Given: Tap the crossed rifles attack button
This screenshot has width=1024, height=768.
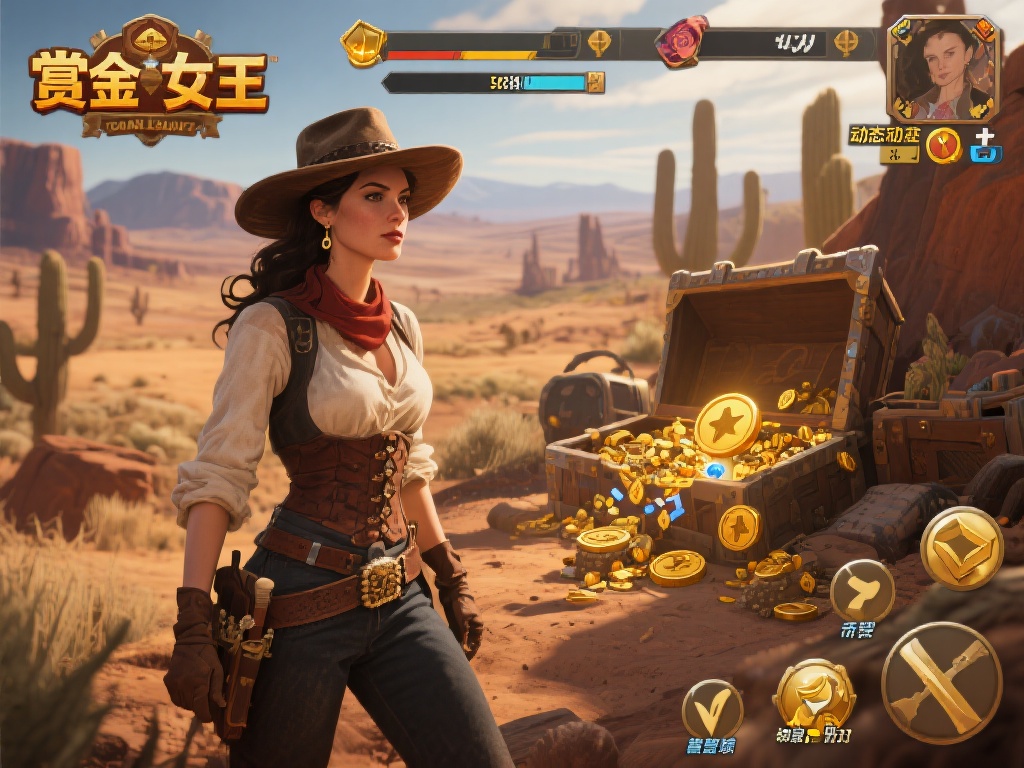Looking at the screenshot, I should click(941, 682).
